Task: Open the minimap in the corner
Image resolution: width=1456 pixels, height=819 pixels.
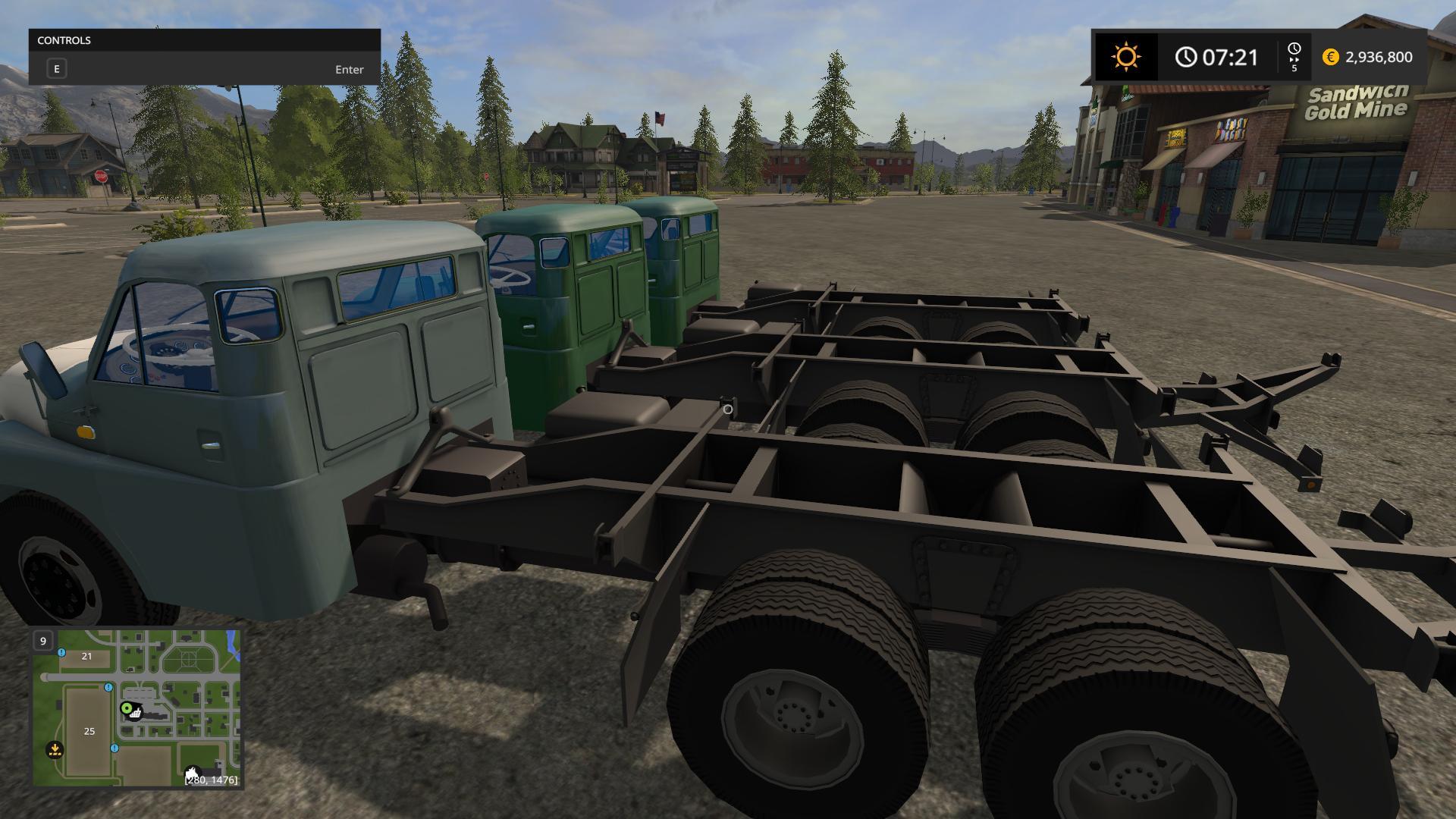Action: coord(136,708)
